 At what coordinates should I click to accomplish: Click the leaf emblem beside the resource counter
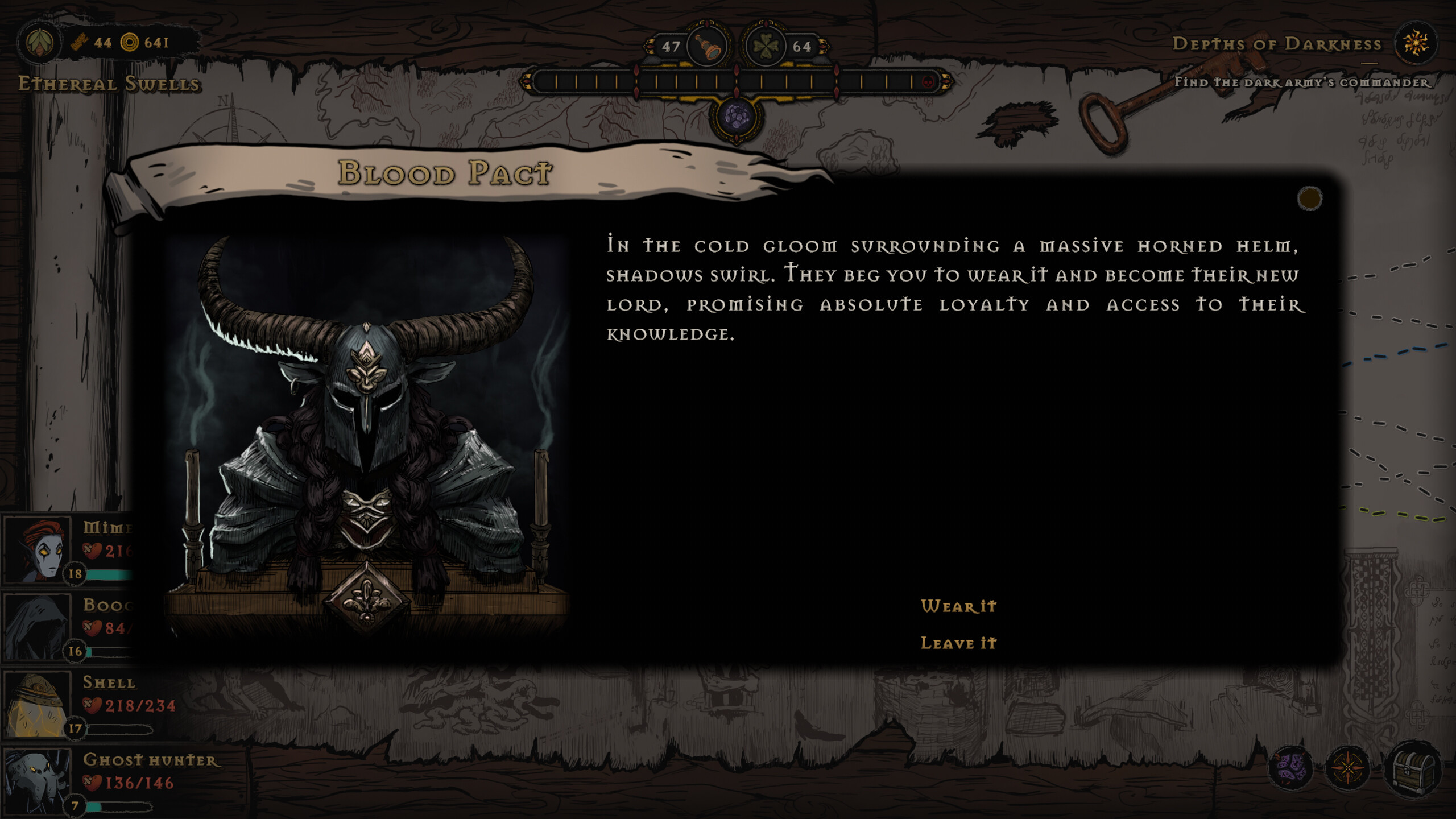tap(39, 41)
